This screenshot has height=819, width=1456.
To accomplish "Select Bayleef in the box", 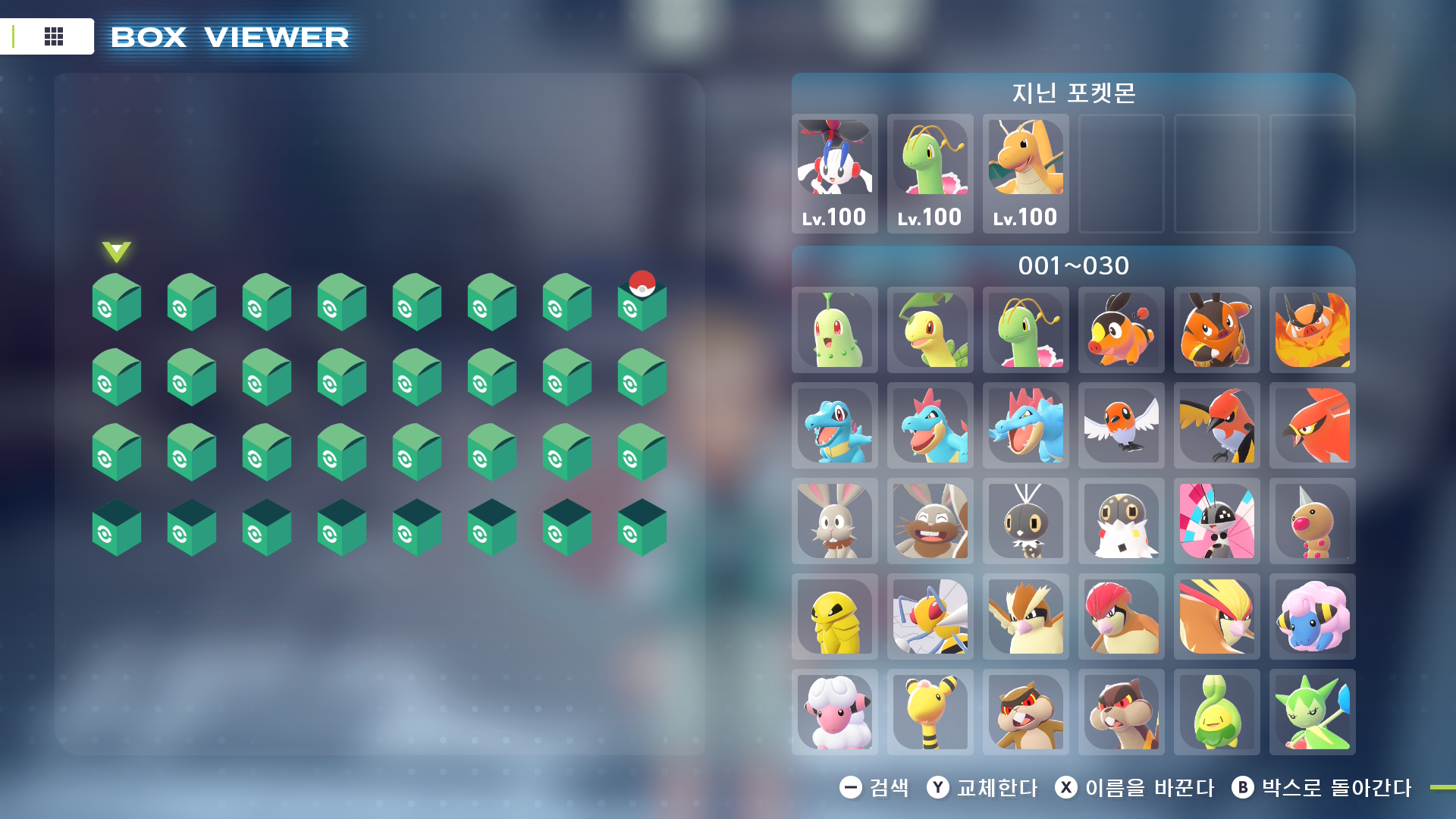I will click(930, 330).
